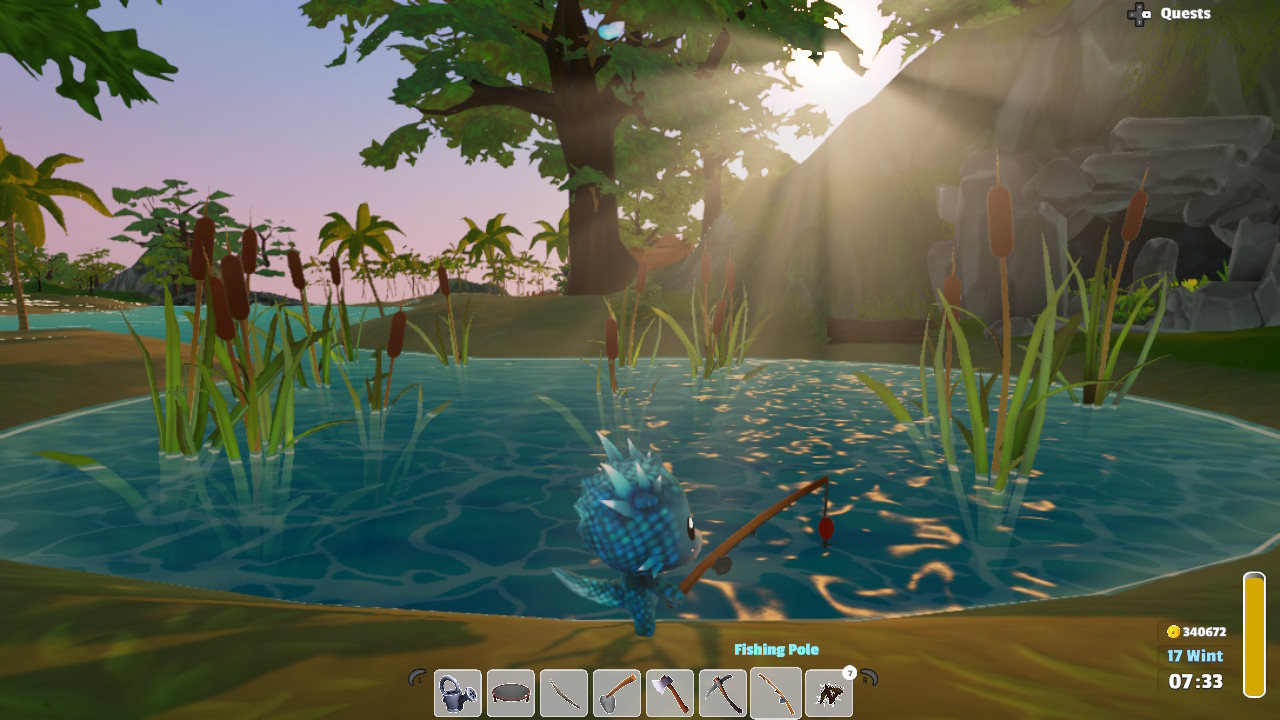Click the Fishing Pole name label
Image resolution: width=1280 pixels, height=720 pixels.
click(777, 650)
